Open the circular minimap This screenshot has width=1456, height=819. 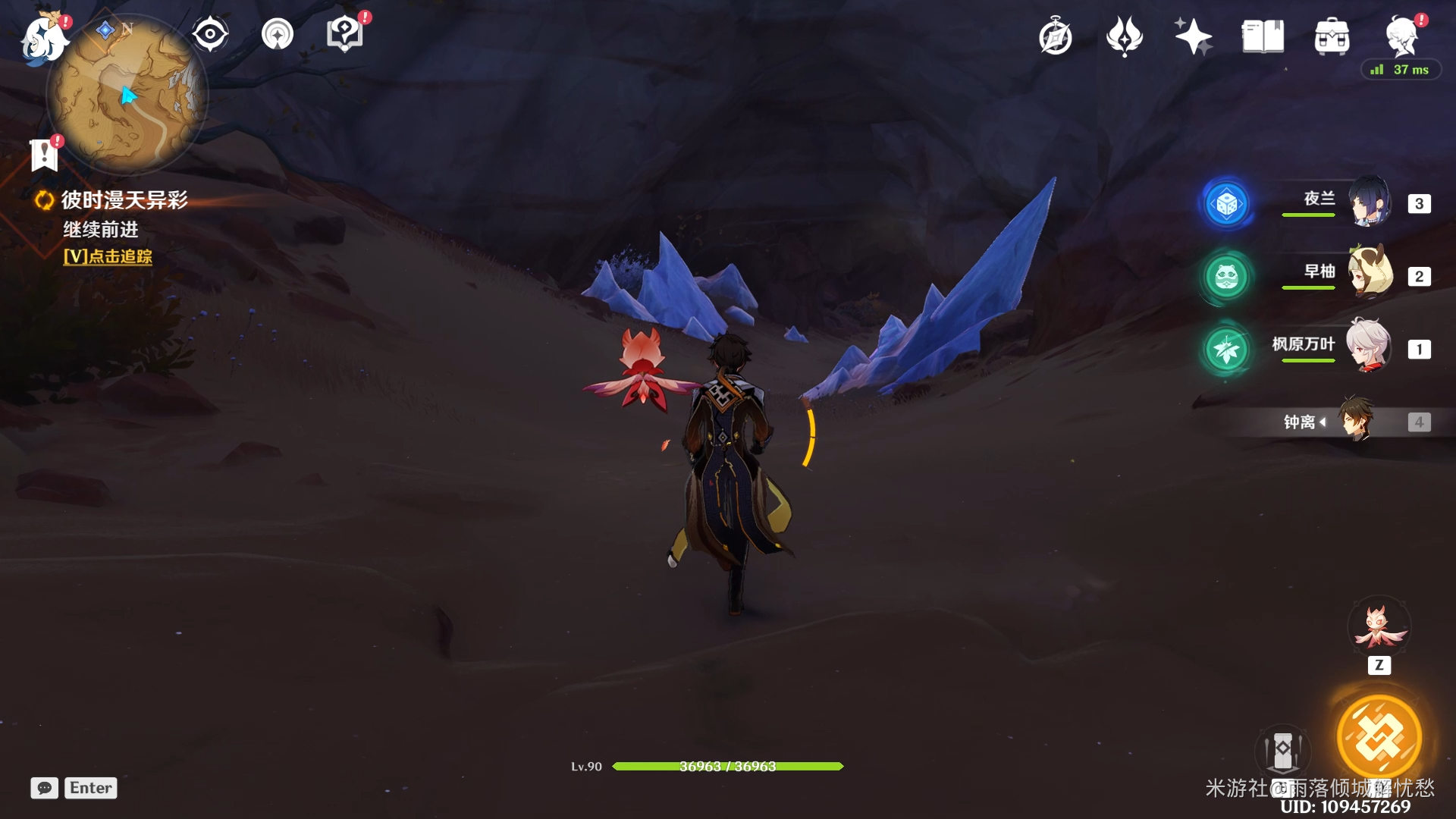point(127,96)
